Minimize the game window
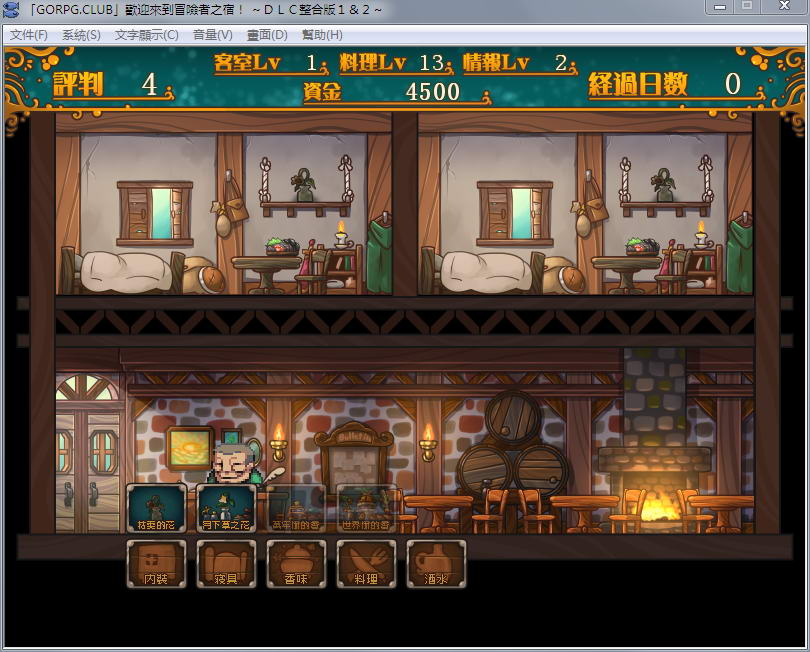 719,7
